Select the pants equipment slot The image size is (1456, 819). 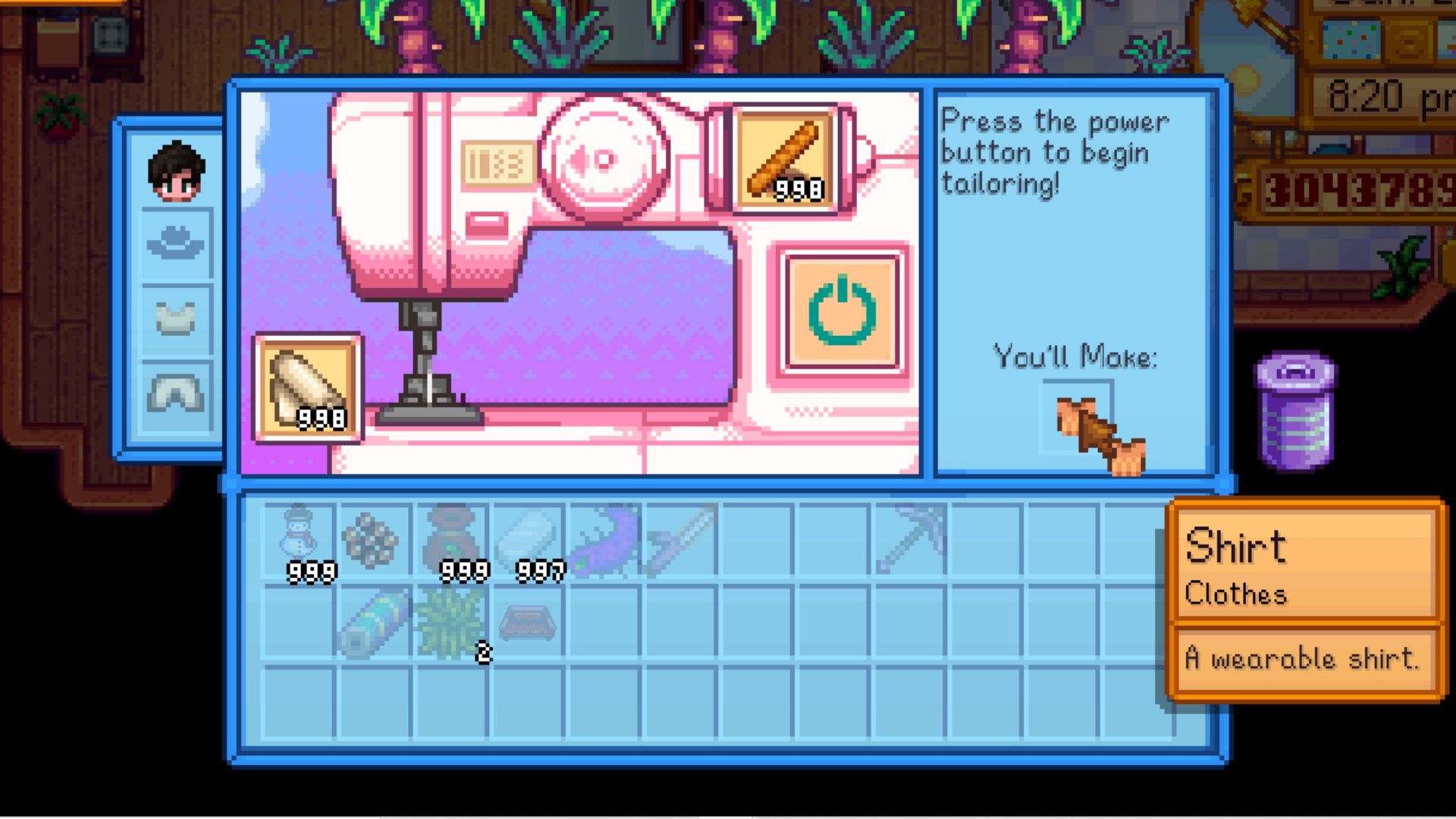coord(176,394)
